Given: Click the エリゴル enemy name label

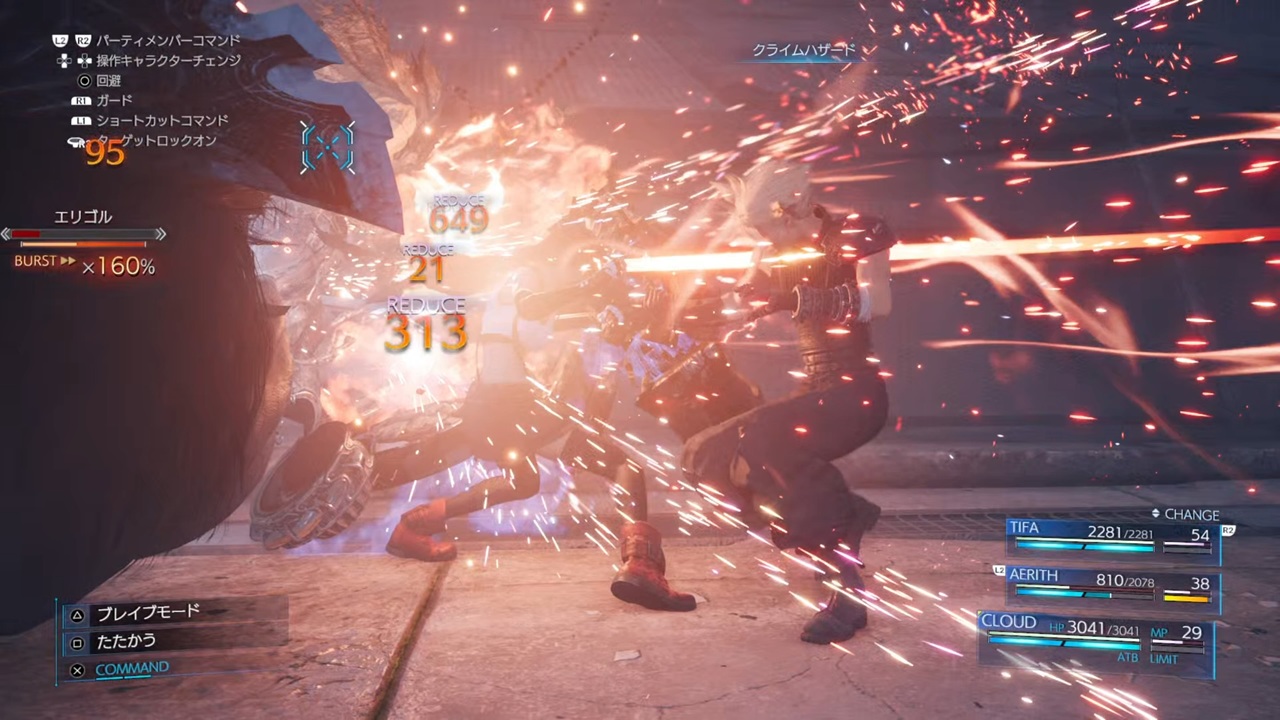Looking at the screenshot, I should click(x=81, y=215).
